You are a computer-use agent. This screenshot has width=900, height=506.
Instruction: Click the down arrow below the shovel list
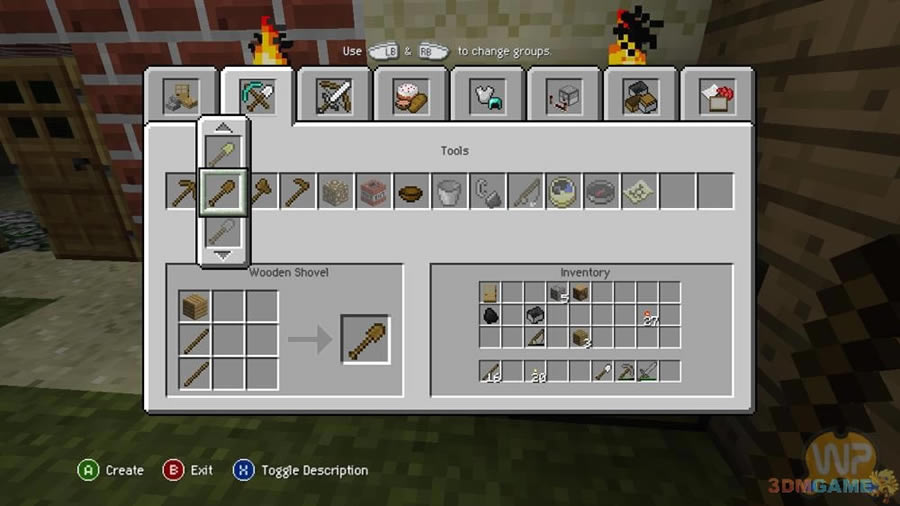[223, 256]
